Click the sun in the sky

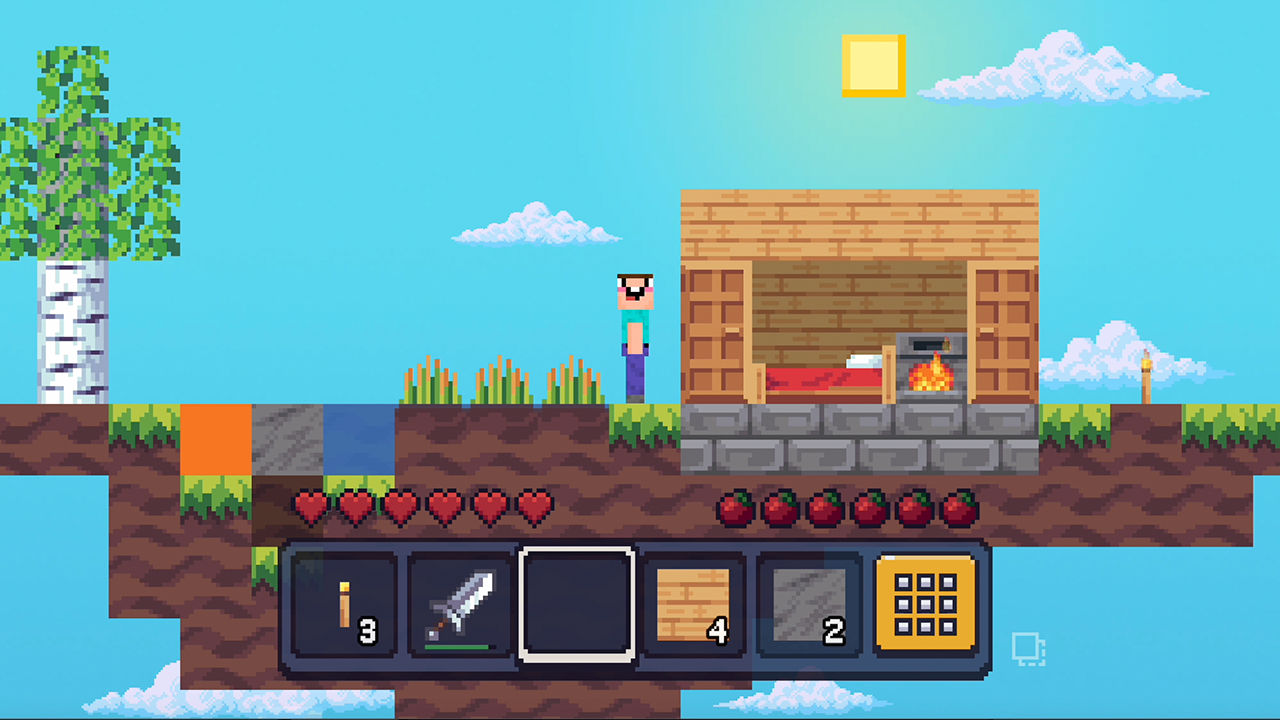coord(874,67)
